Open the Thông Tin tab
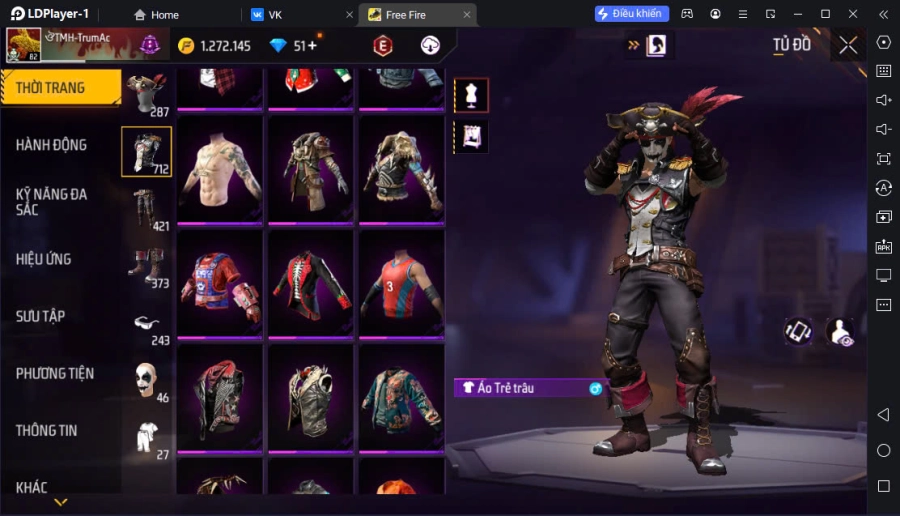This screenshot has width=900, height=516. pyautogui.click(x=47, y=430)
